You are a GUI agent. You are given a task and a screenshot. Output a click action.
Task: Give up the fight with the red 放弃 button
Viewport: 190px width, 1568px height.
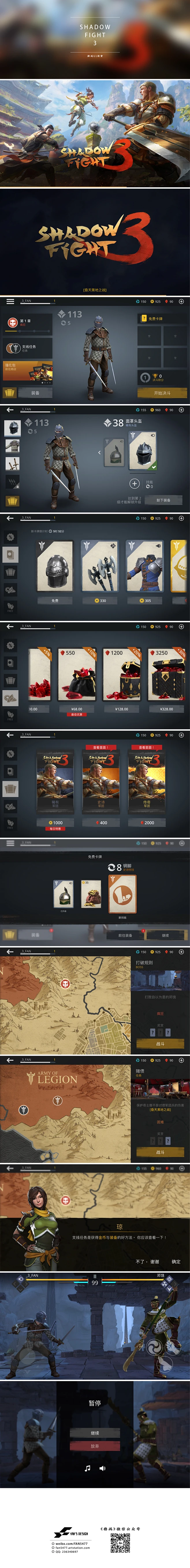[x=95, y=1446]
